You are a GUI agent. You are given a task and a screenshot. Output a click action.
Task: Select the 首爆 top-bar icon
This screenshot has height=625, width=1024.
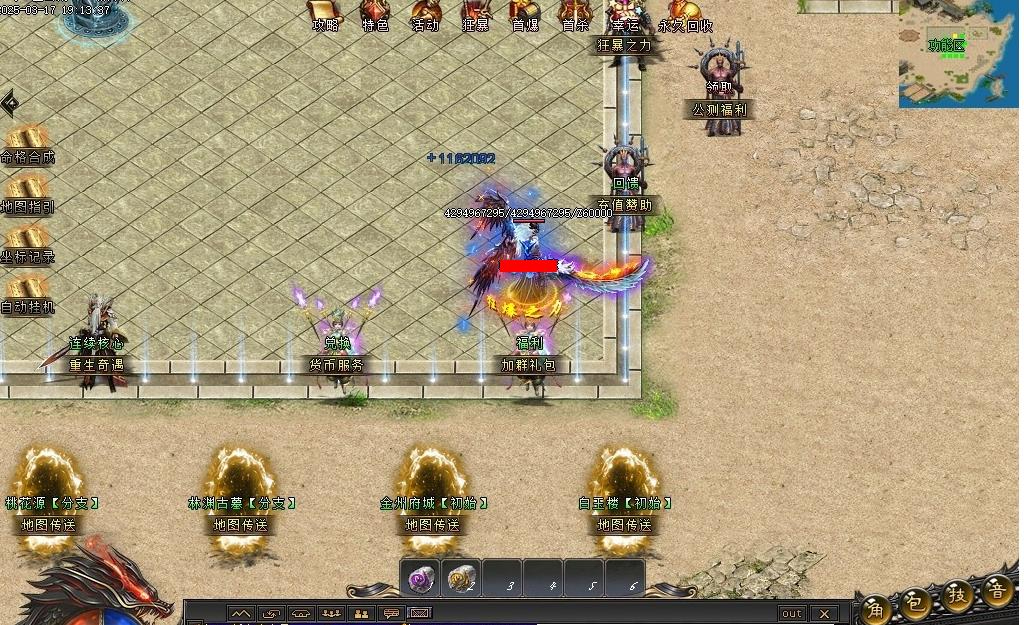tap(525, 13)
